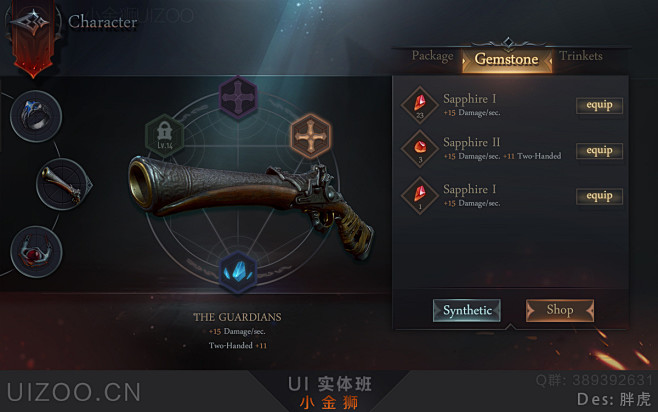Select the Sapphire II gem icon
The image size is (658, 412).
pyautogui.click(x=420, y=149)
